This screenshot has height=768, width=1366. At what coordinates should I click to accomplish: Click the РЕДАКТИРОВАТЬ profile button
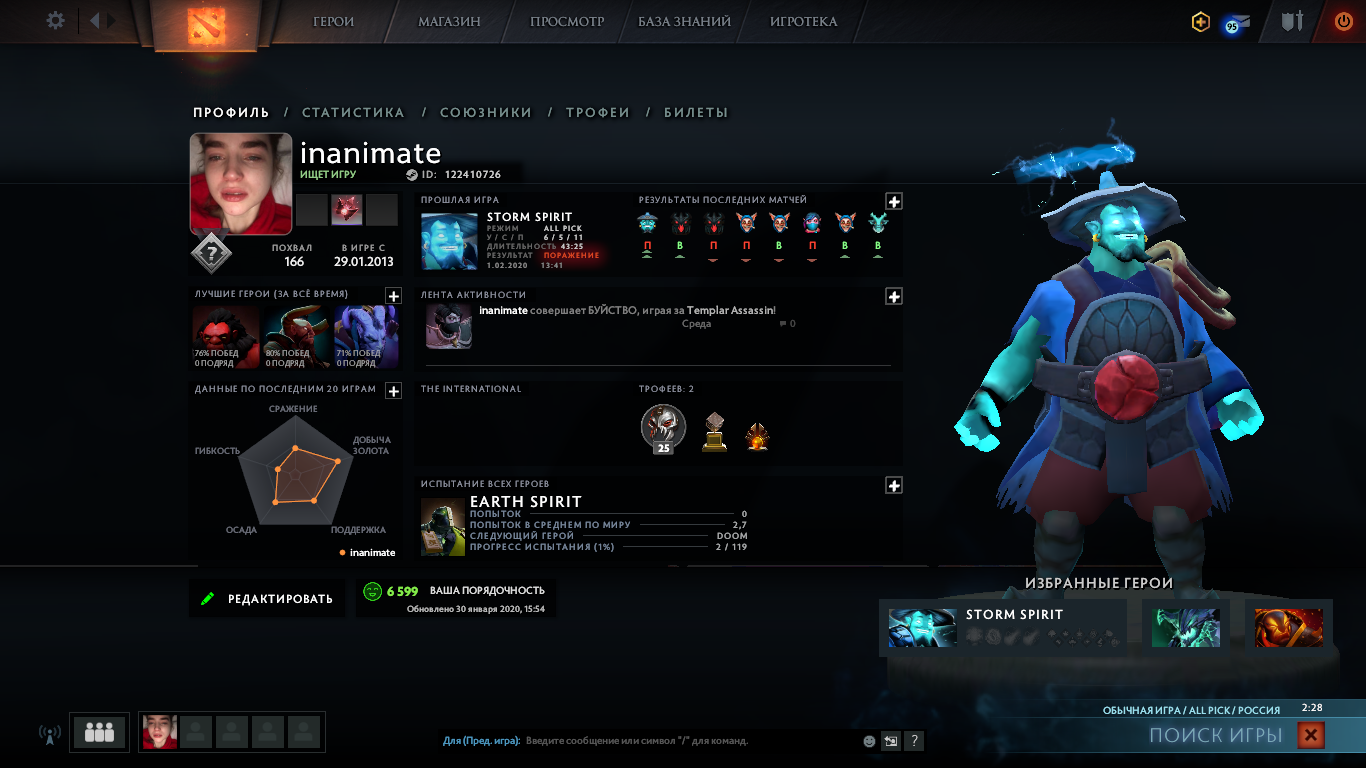coord(267,599)
